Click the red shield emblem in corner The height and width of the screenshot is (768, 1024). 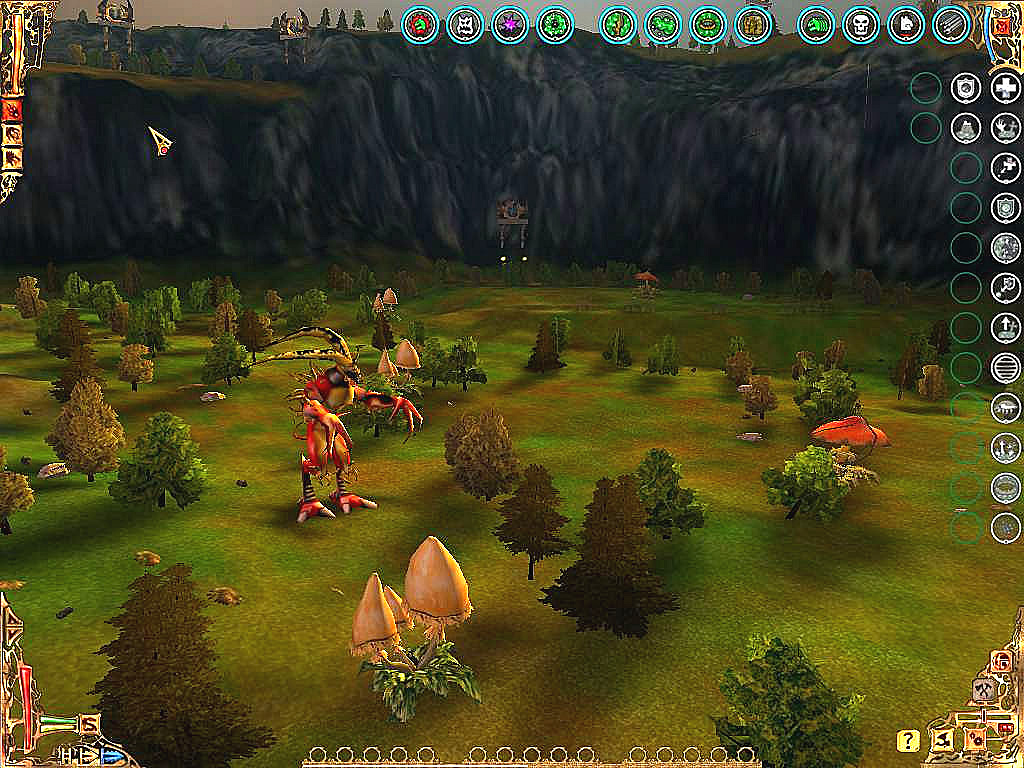(x=1002, y=24)
